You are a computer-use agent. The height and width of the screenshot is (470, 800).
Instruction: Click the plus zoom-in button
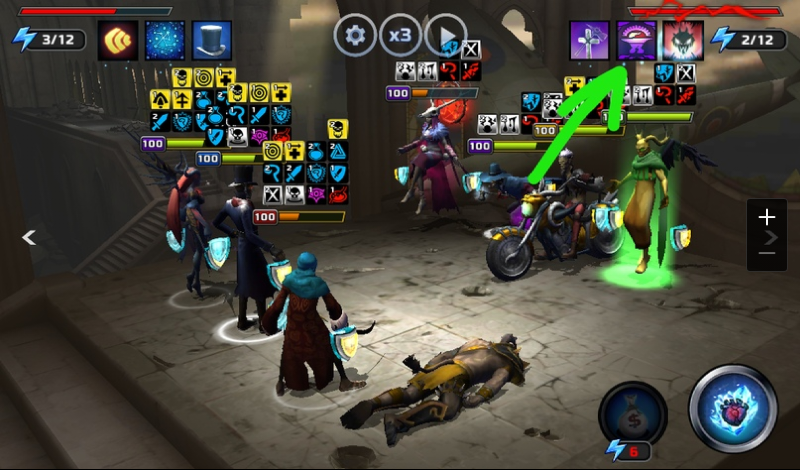tap(767, 216)
